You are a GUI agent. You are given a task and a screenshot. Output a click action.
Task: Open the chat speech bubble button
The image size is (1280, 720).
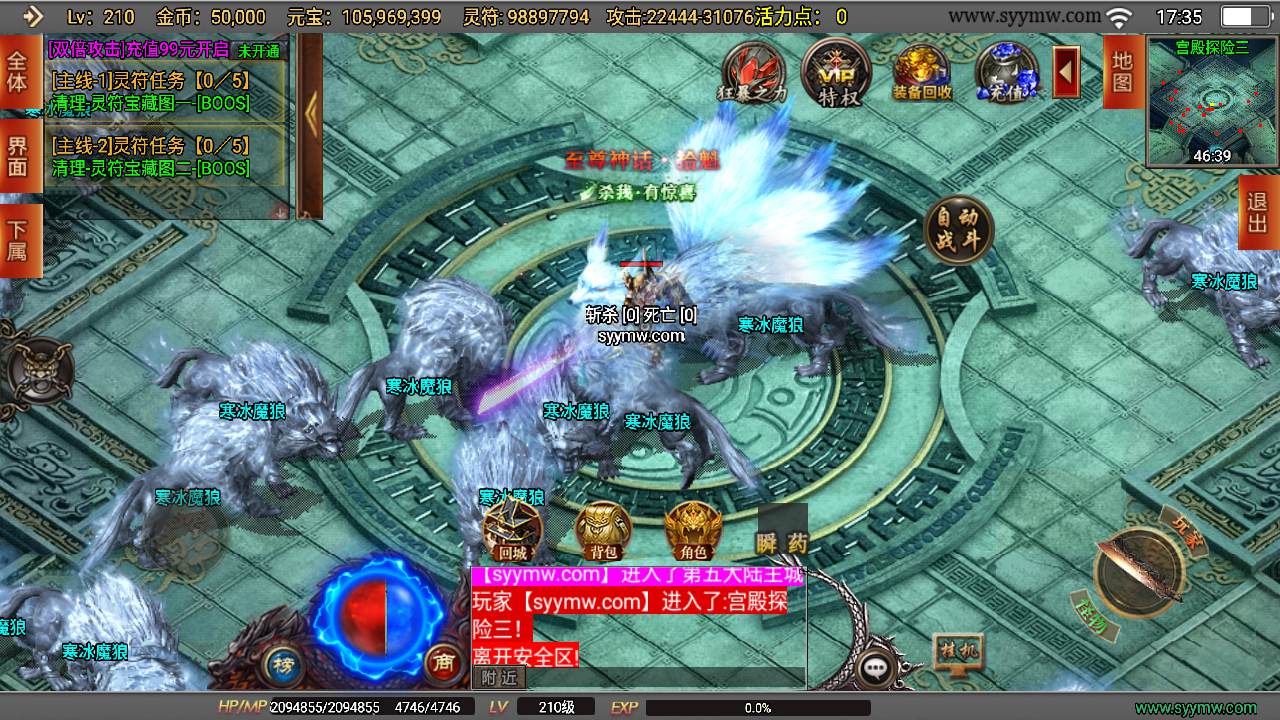[876, 667]
